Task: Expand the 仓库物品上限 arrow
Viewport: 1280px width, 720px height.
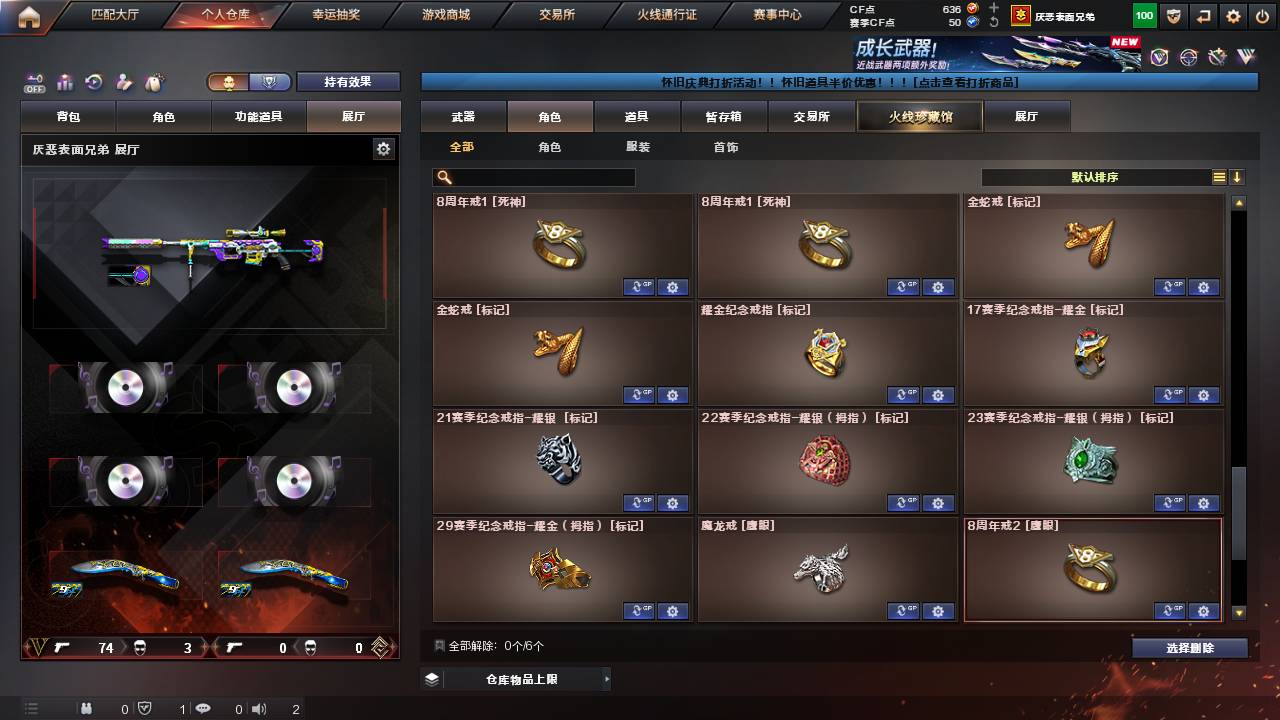Action: click(x=606, y=678)
